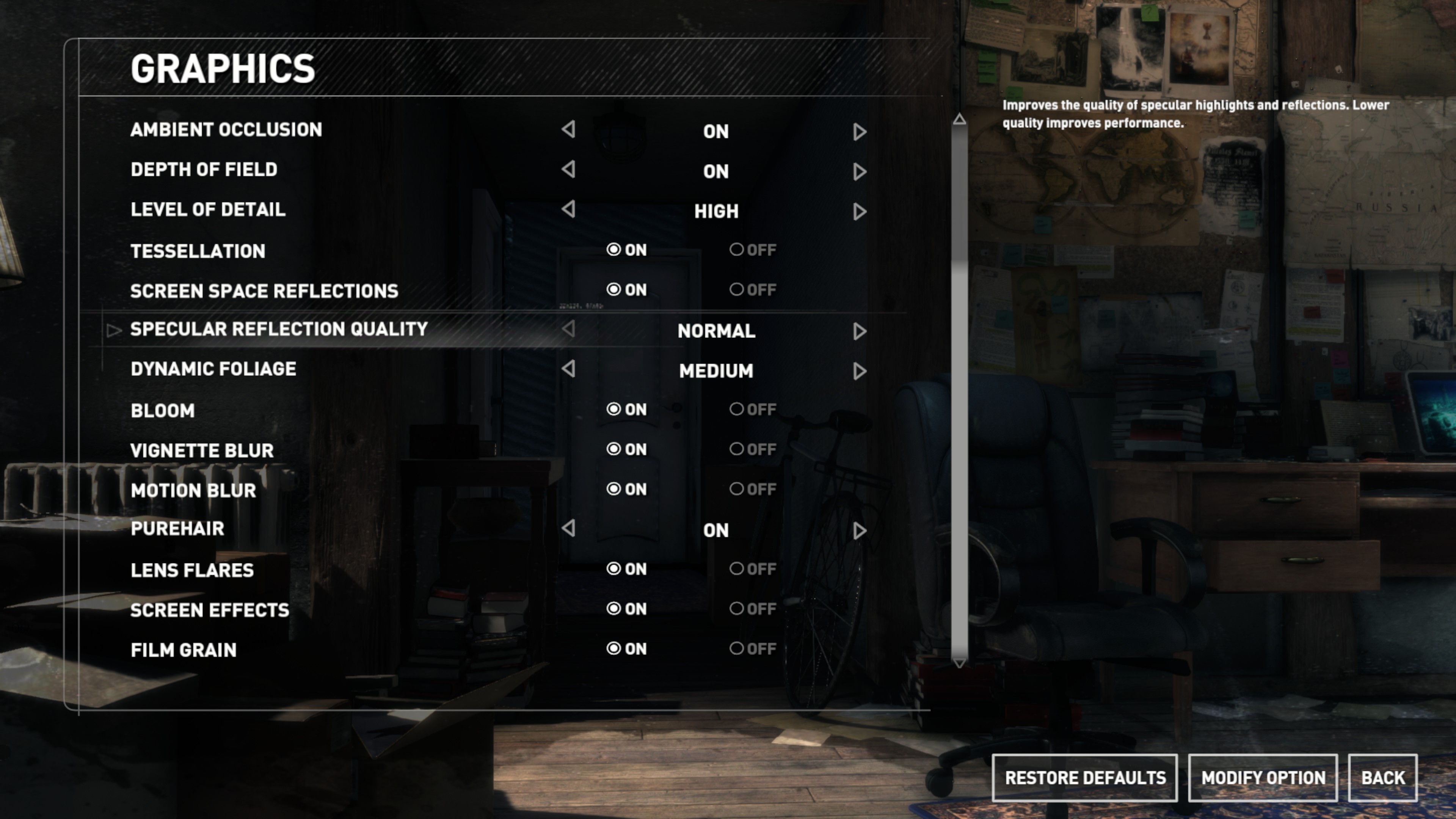The height and width of the screenshot is (819, 1456).
Task: Go back with the Back button
Action: (x=1382, y=778)
